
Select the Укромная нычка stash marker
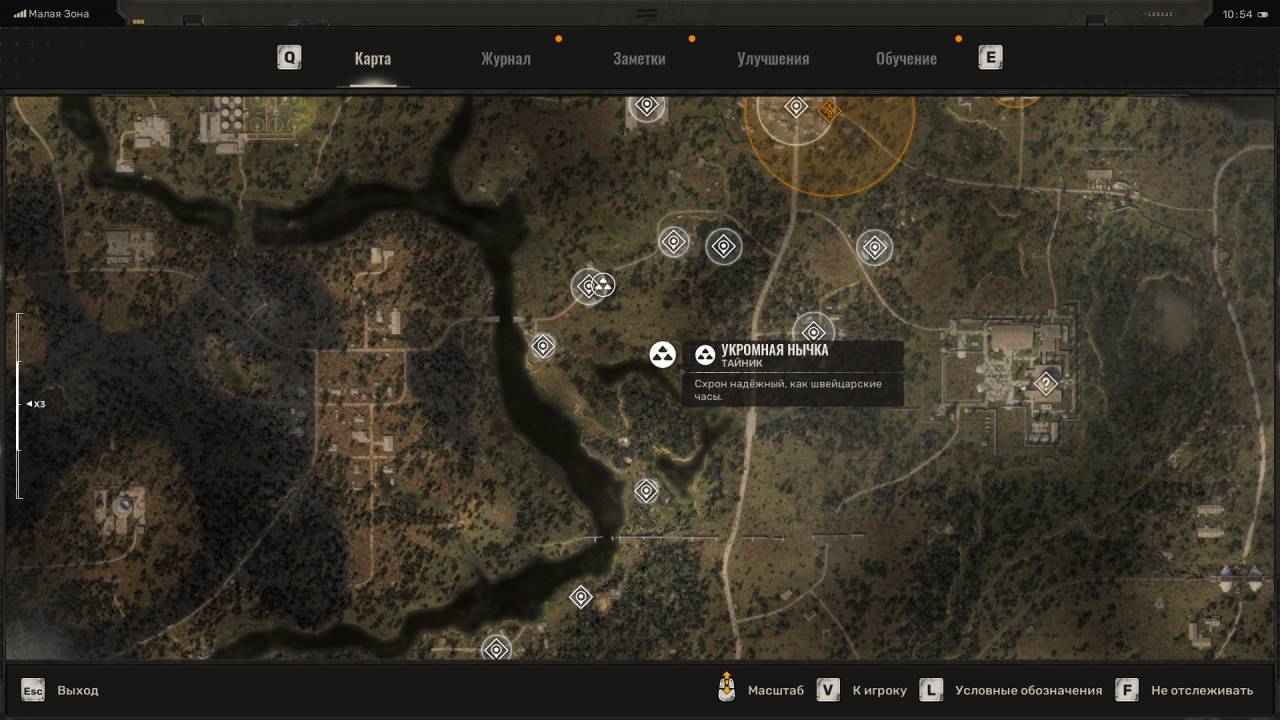click(662, 354)
